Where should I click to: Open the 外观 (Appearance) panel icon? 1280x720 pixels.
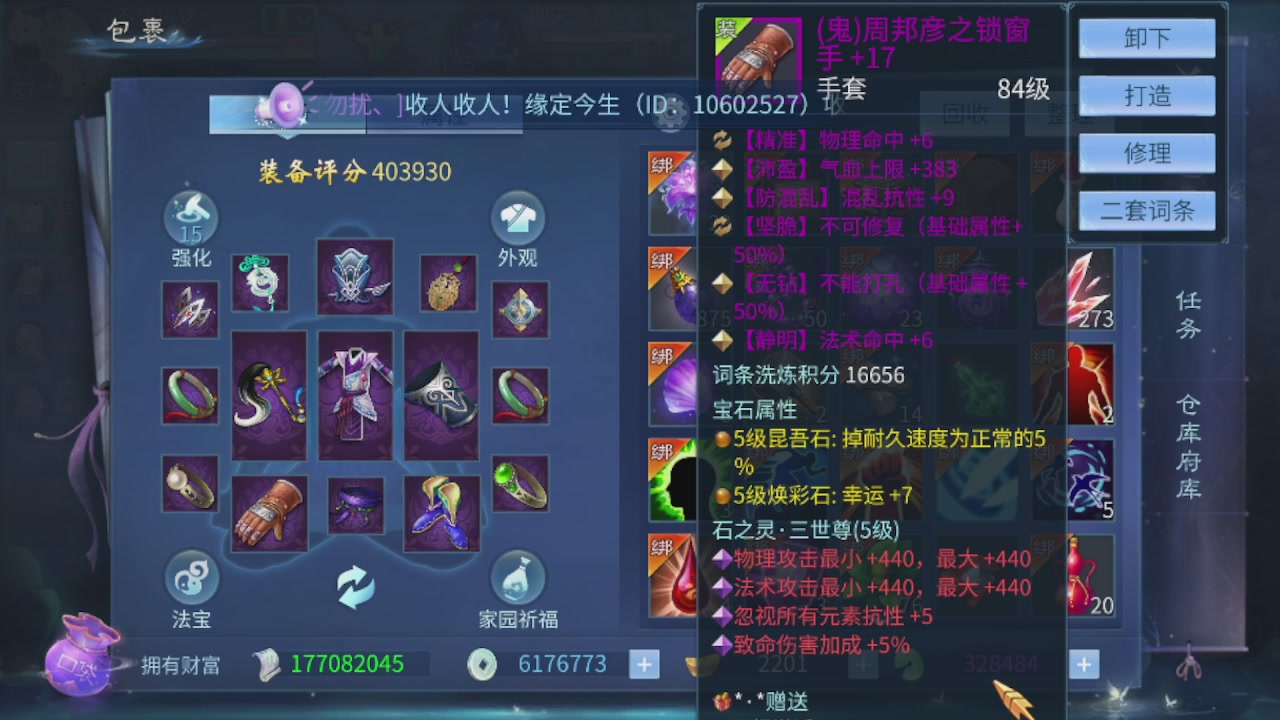[x=517, y=218]
